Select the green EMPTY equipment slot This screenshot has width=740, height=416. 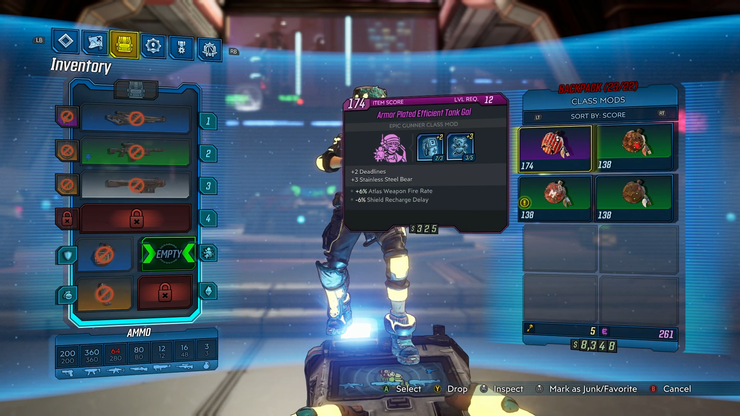click(x=167, y=255)
